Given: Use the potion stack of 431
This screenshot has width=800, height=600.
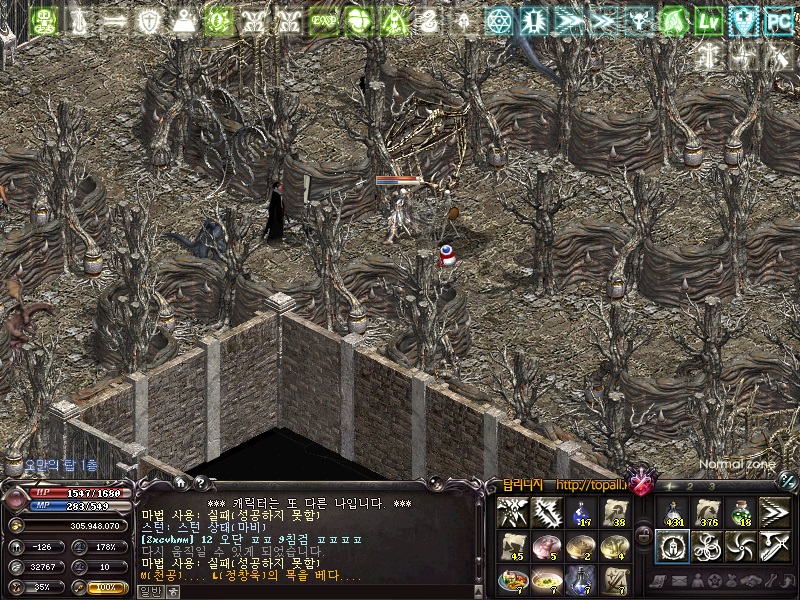Looking at the screenshot, I should (672, 512).
